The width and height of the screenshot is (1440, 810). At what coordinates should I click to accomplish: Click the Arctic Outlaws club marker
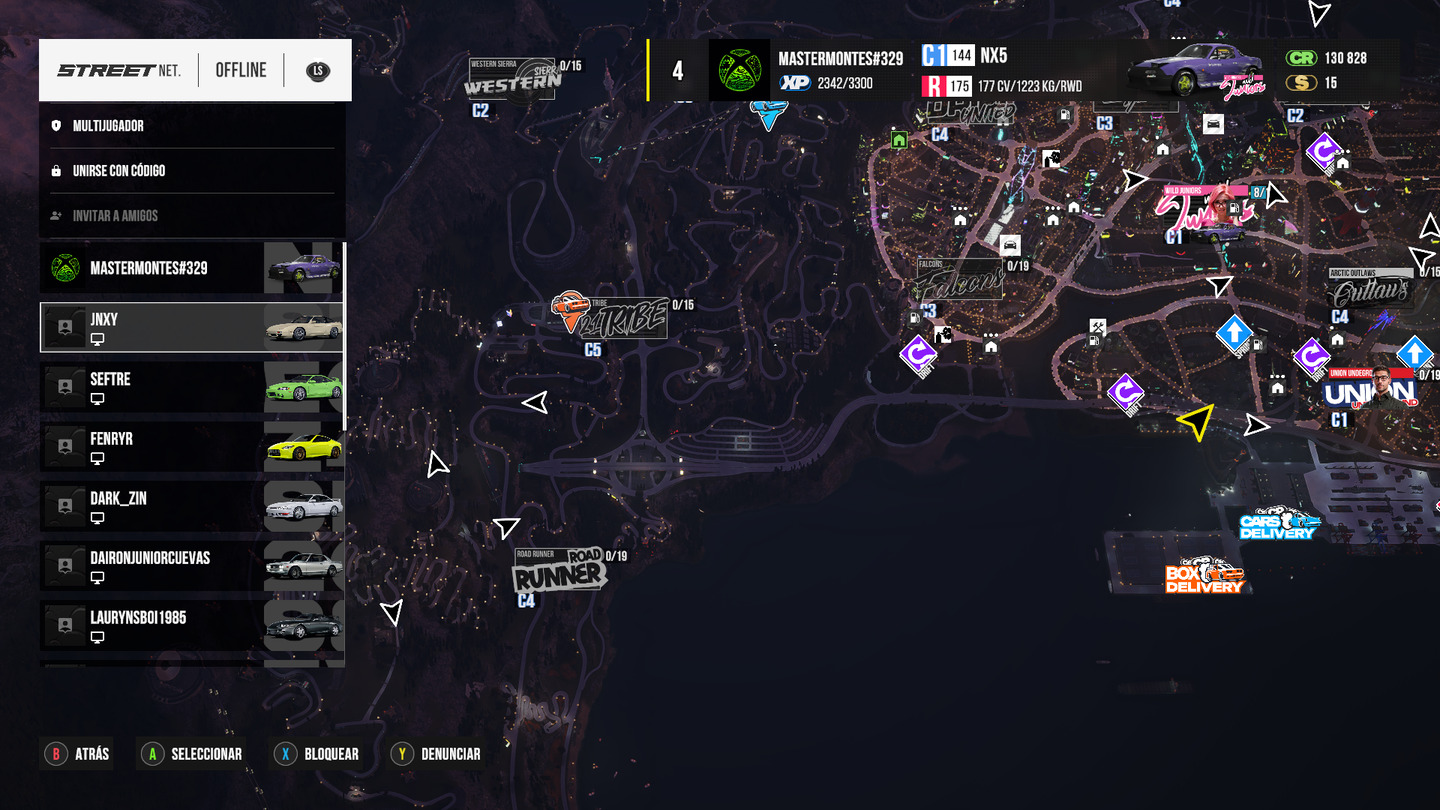coord(1369,290)
